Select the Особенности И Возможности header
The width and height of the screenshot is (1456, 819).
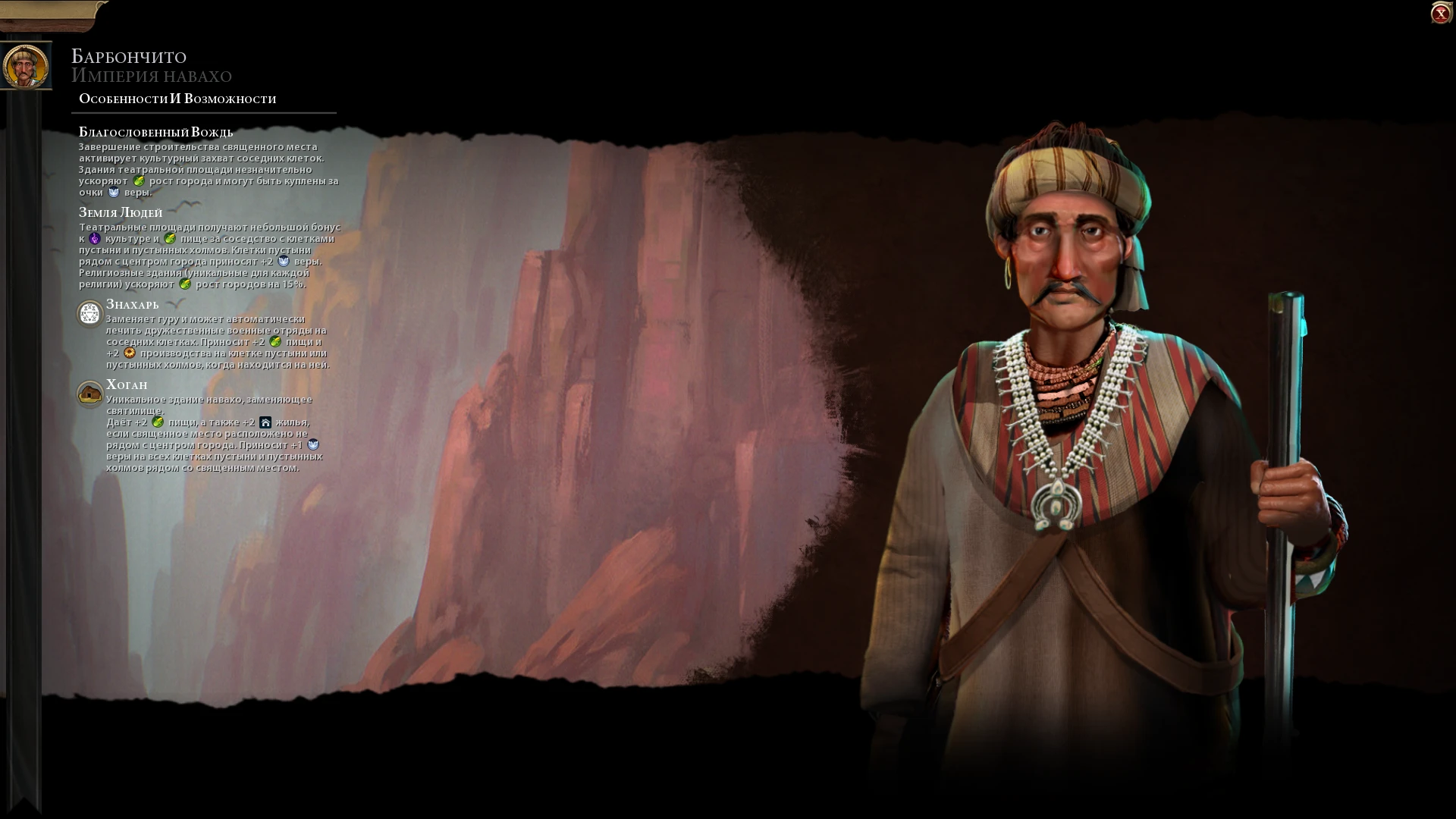coord(176,98)
